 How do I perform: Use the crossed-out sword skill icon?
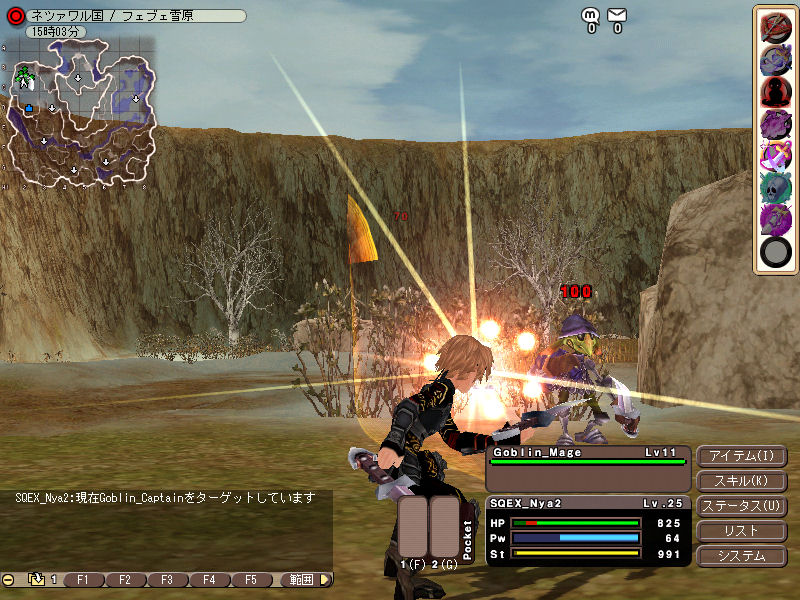(x=775, y=27)
